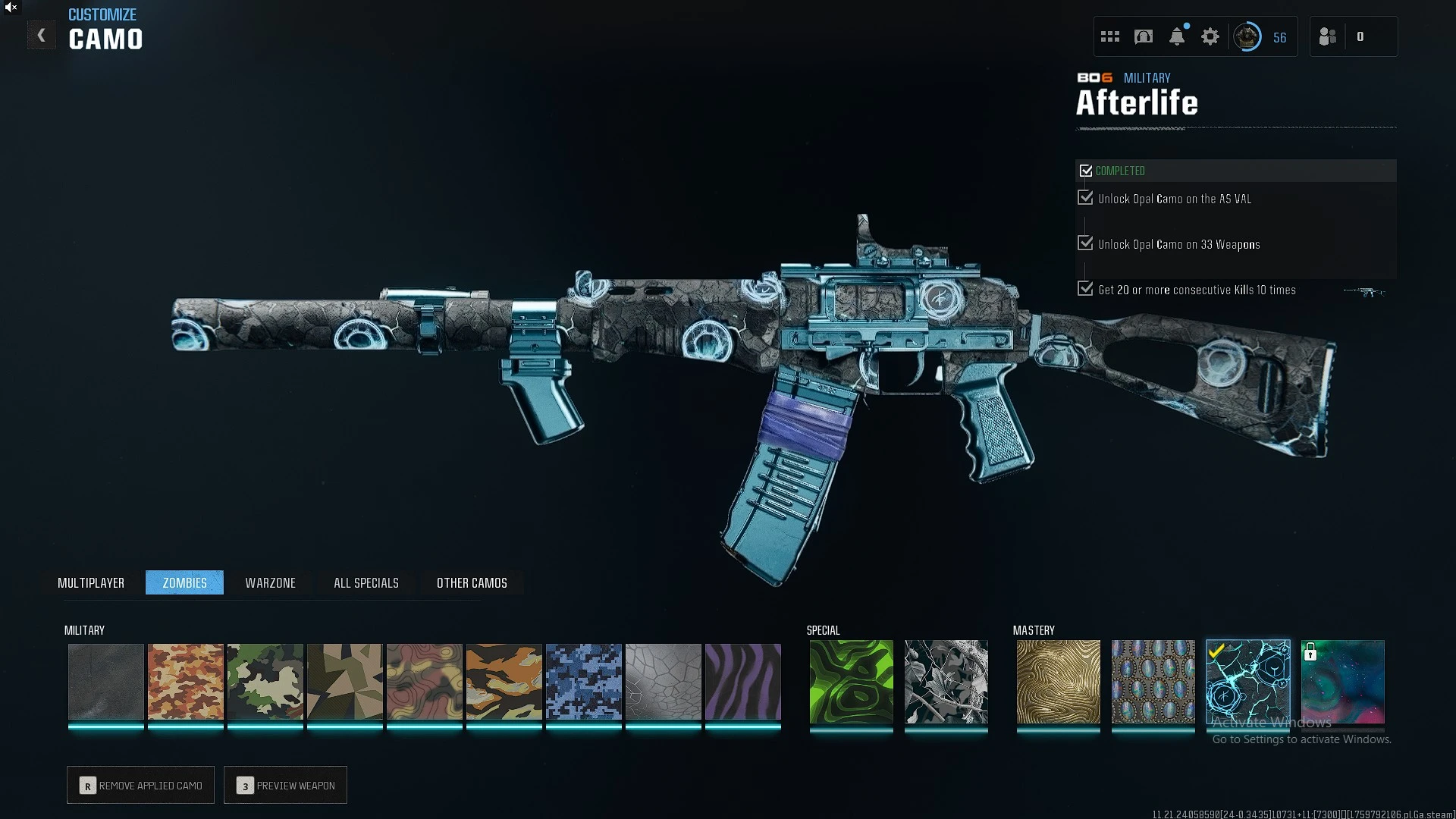
Task: Switch to Other Camos tab
Action: tap(472, 582)
